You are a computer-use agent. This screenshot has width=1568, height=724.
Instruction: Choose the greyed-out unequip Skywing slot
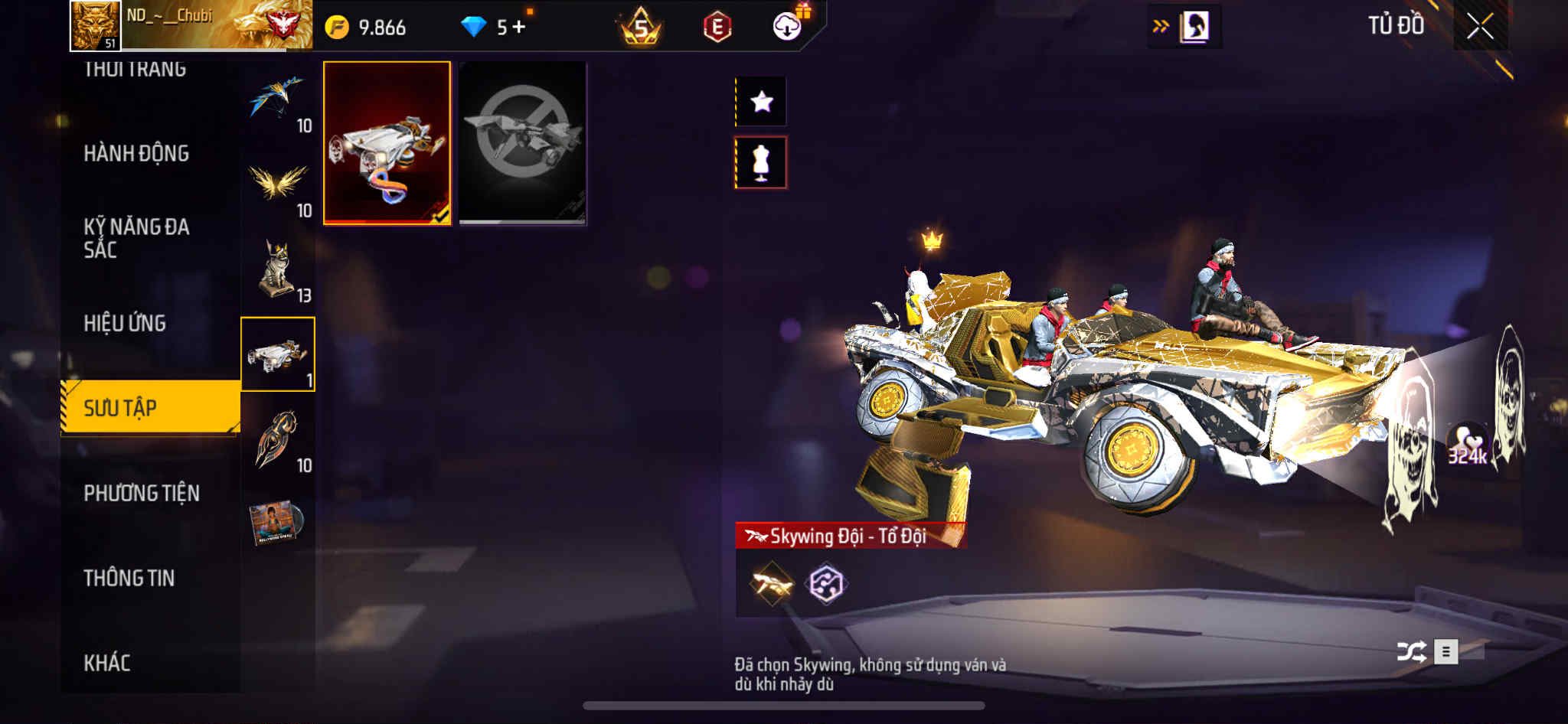(522, 143)
